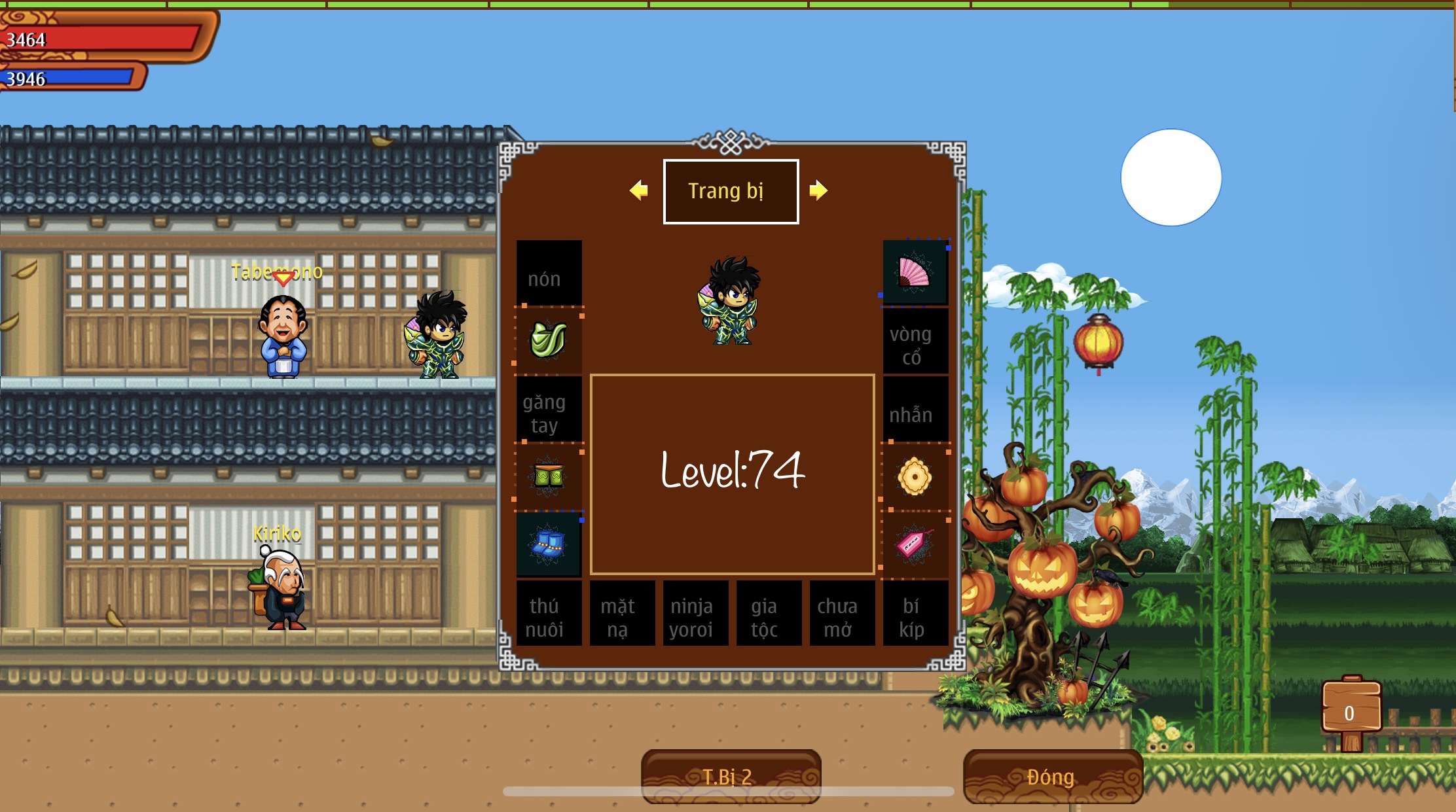Choose the empty bí kíp slot

point(915,614)
